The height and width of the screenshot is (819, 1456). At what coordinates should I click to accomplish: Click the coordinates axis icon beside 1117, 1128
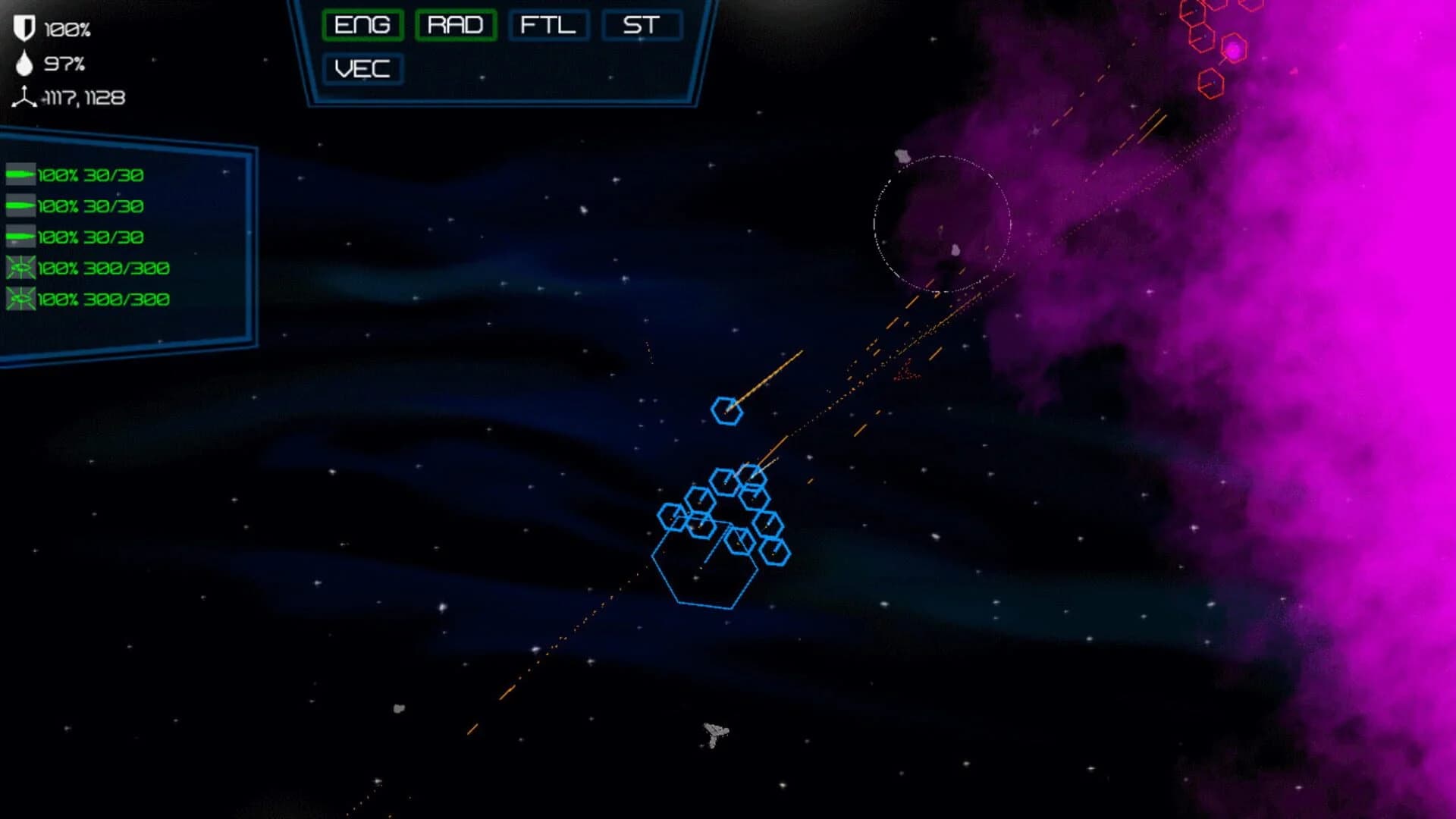pos(25,97)
